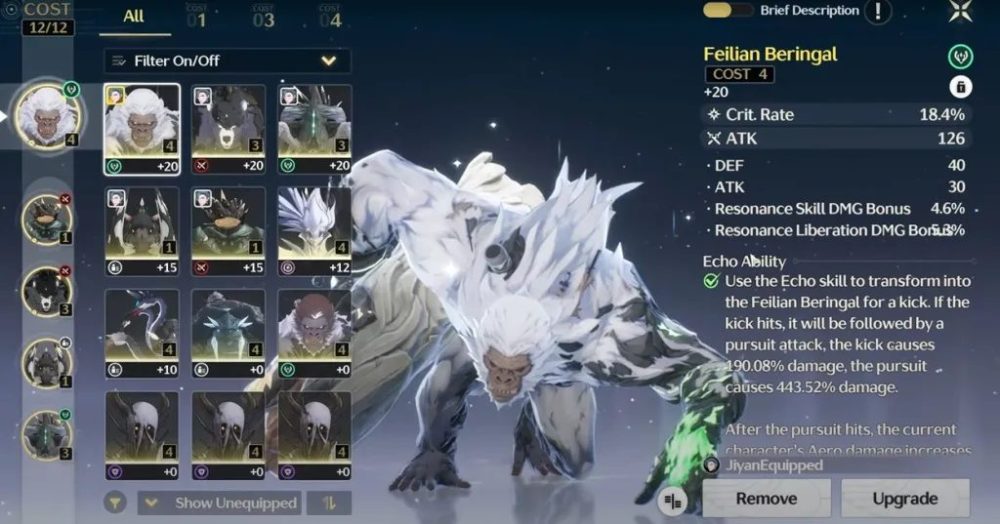Close the echo screen with the X
The image size is (1000, 524).
click(960, 10)
